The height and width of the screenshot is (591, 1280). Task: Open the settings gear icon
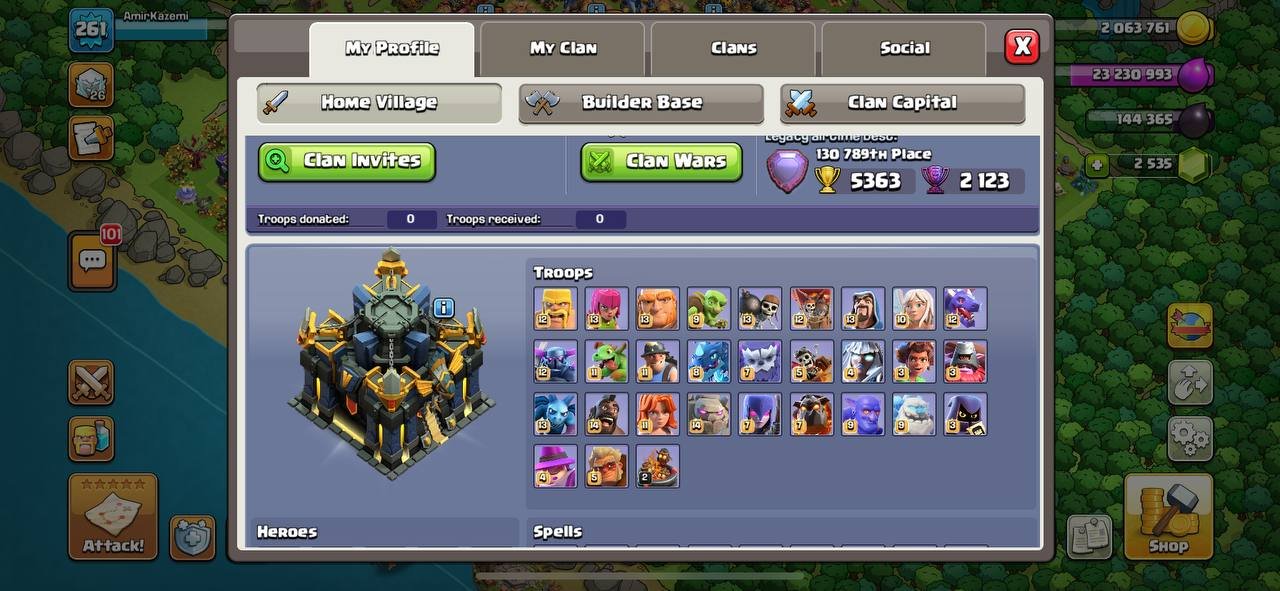[1190, 438]
